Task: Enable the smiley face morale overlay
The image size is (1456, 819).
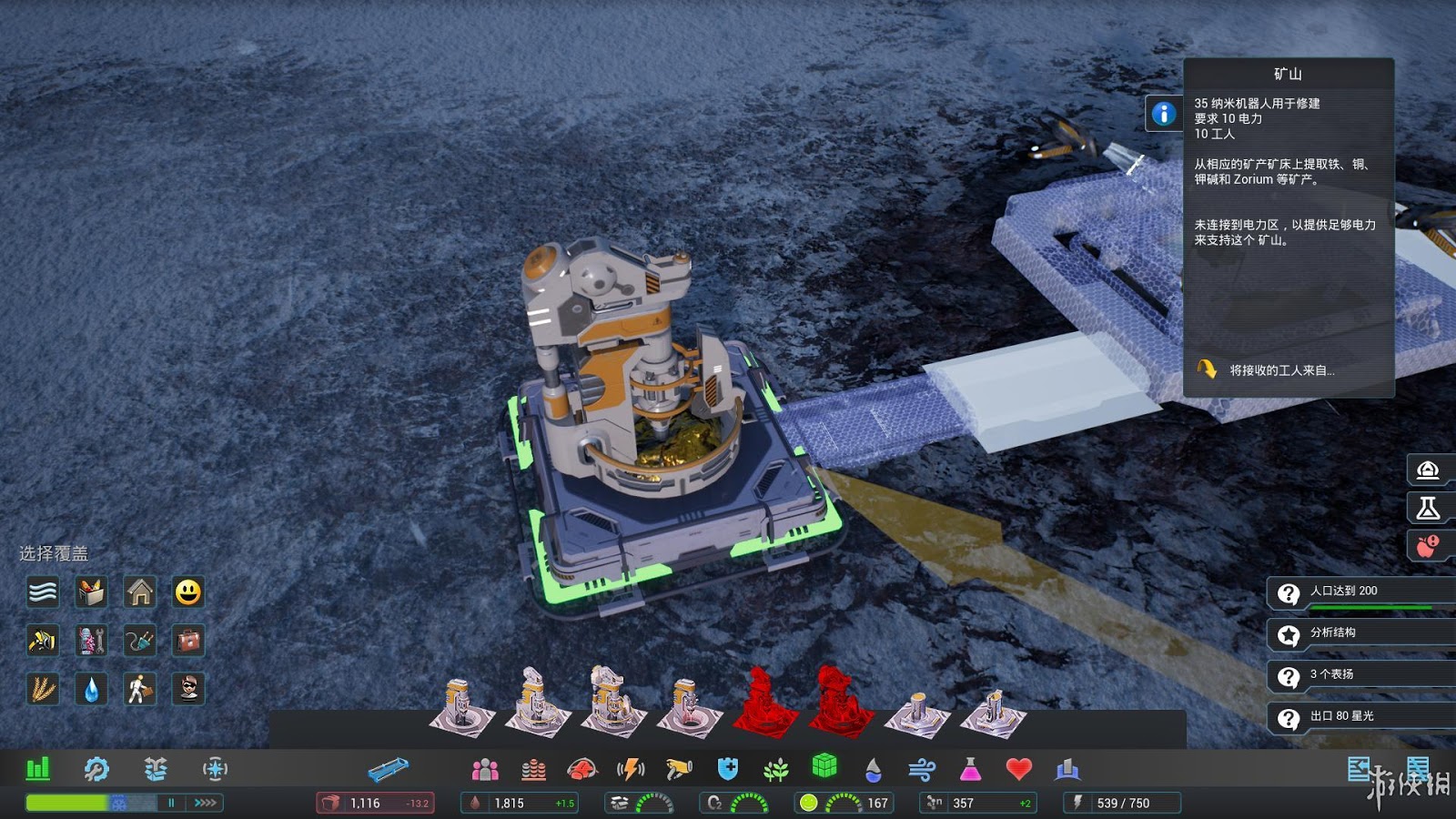Action: tap(188, 592)
